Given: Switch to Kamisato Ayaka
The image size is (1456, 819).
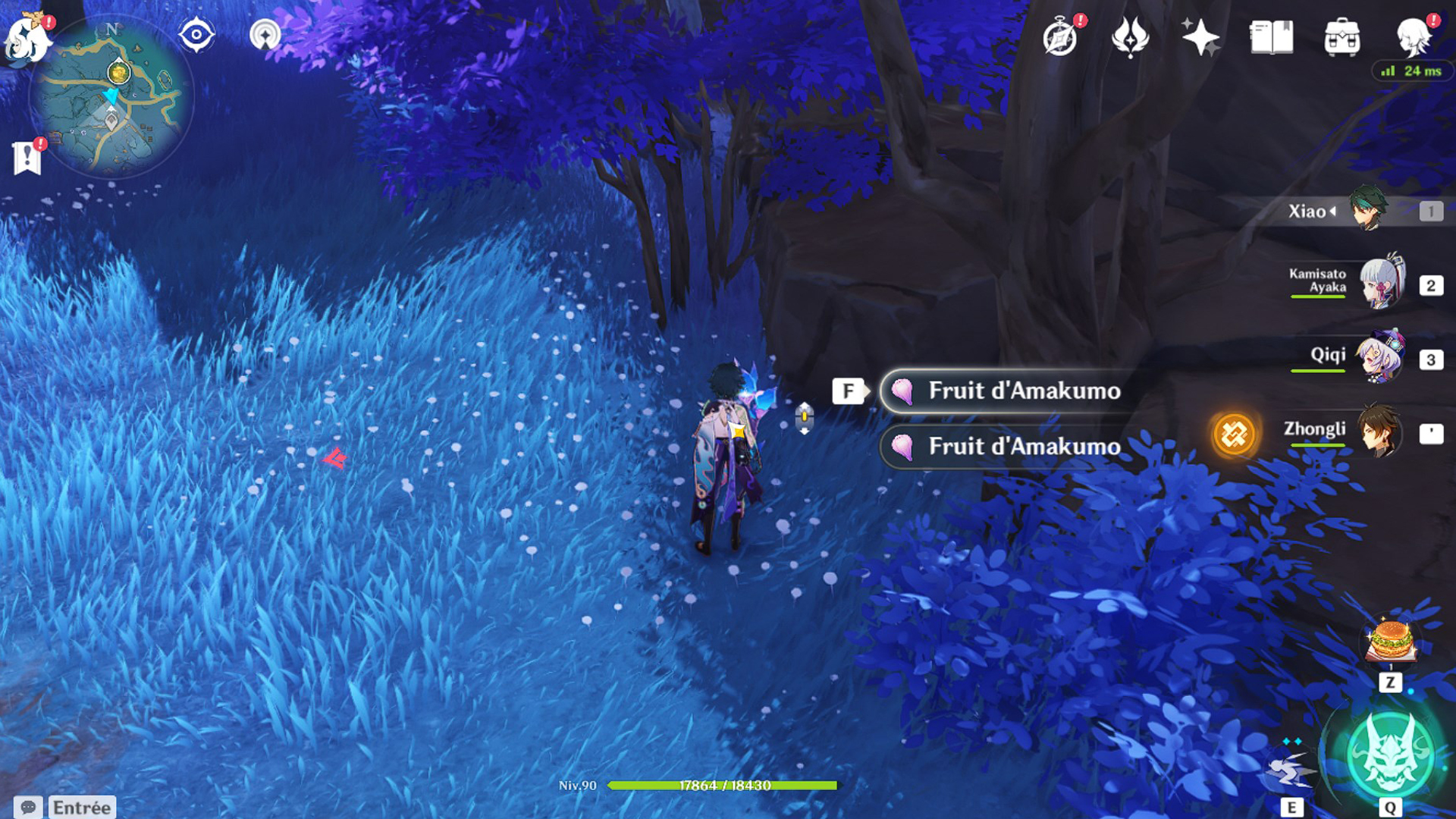Looking at the screenshot, I should pos(1380,282).
